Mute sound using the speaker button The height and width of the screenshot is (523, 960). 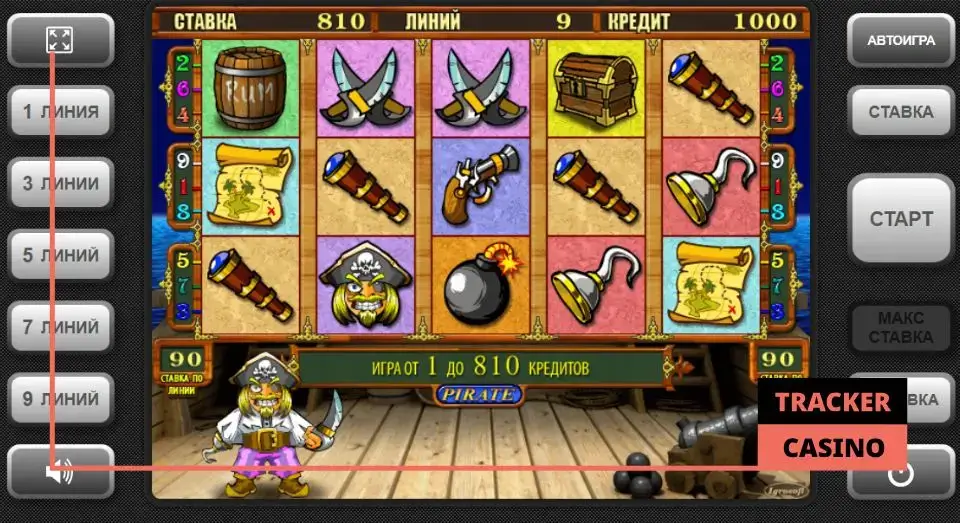[60, 472]
